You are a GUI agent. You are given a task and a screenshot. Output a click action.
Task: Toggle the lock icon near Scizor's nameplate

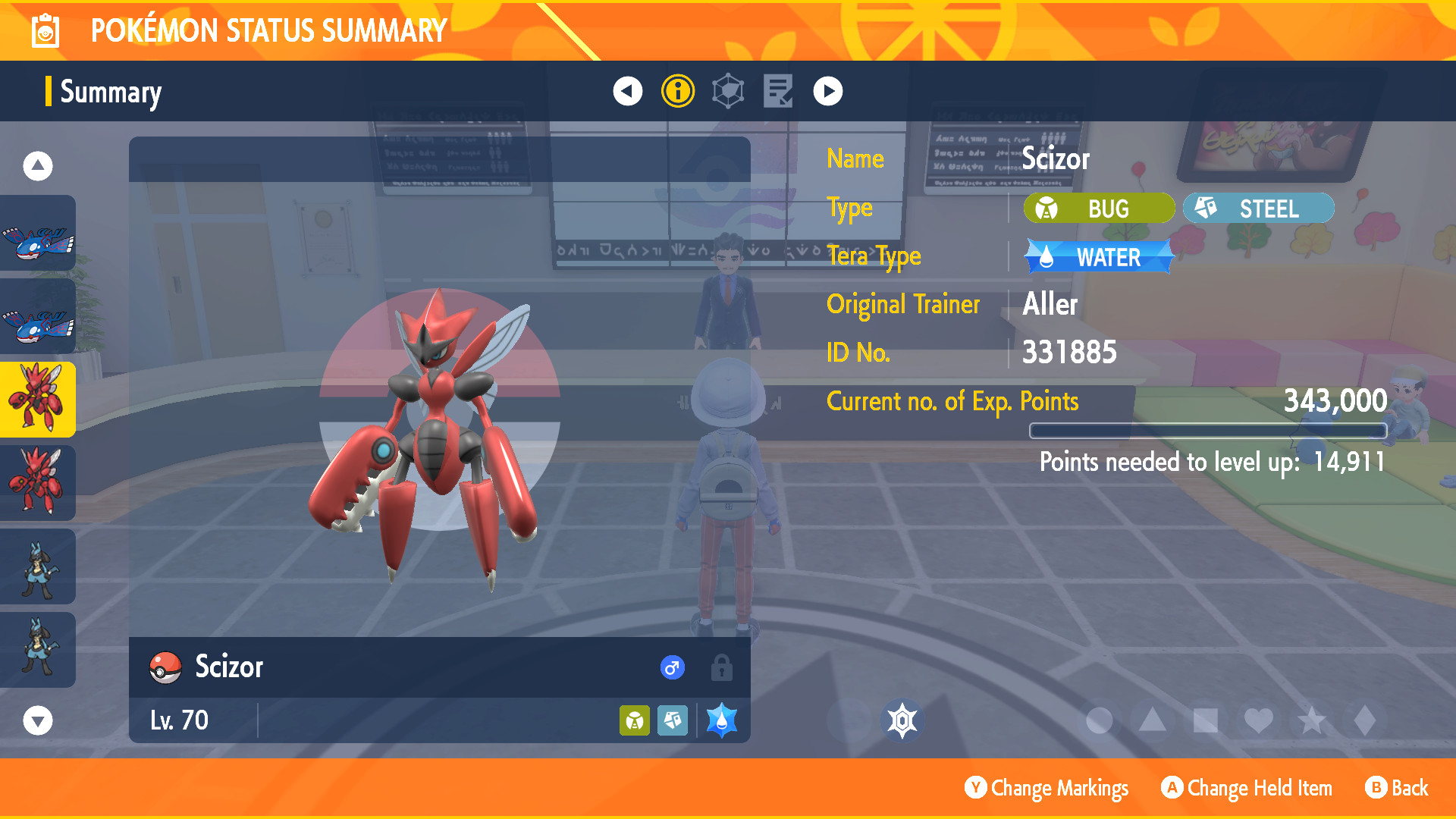point(721,668)
